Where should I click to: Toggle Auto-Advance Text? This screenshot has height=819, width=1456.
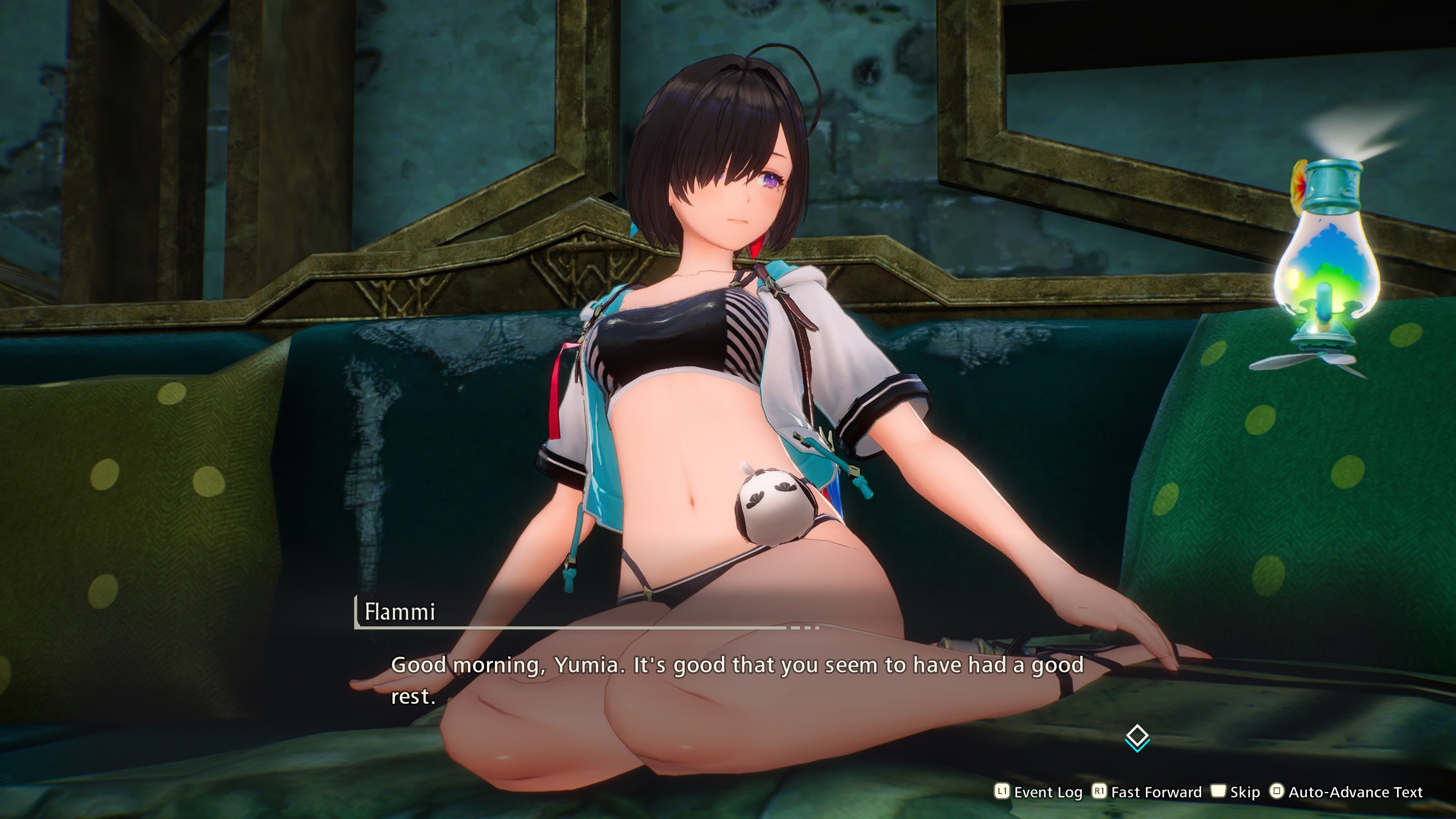click(1346, 792)
